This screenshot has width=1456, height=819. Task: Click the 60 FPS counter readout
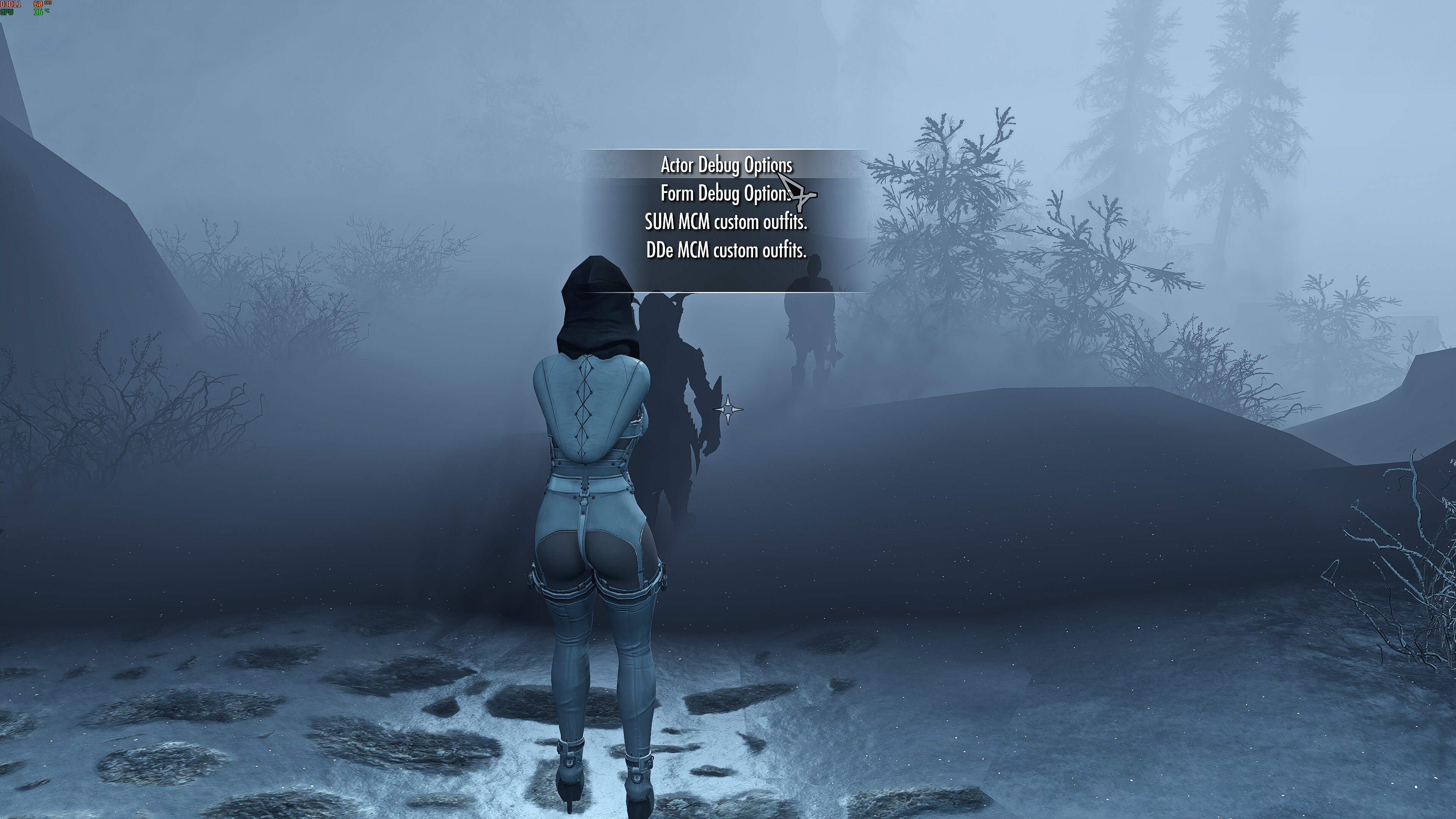point(38,4)
